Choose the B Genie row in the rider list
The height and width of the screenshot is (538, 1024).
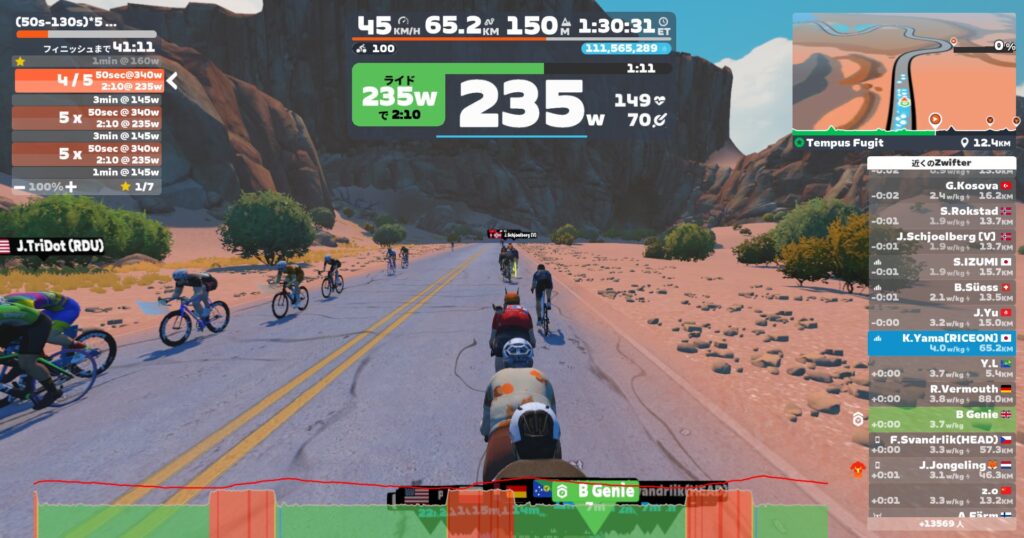(940, 419)
